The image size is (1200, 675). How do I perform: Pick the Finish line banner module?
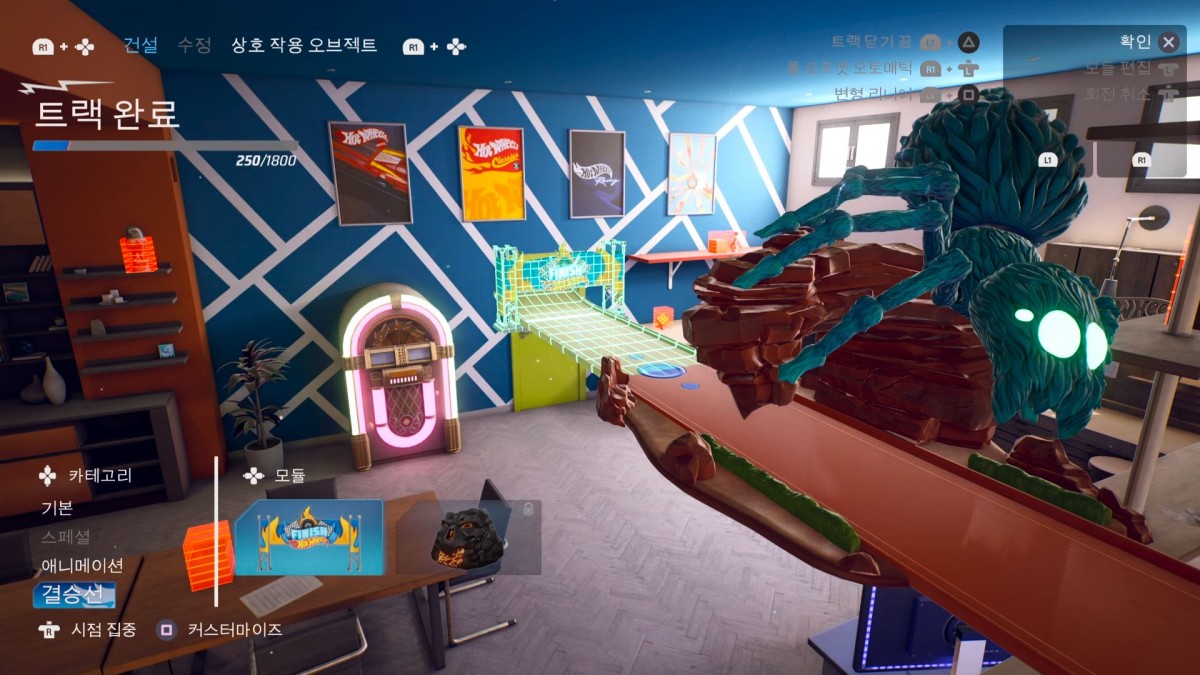point(309,537)
